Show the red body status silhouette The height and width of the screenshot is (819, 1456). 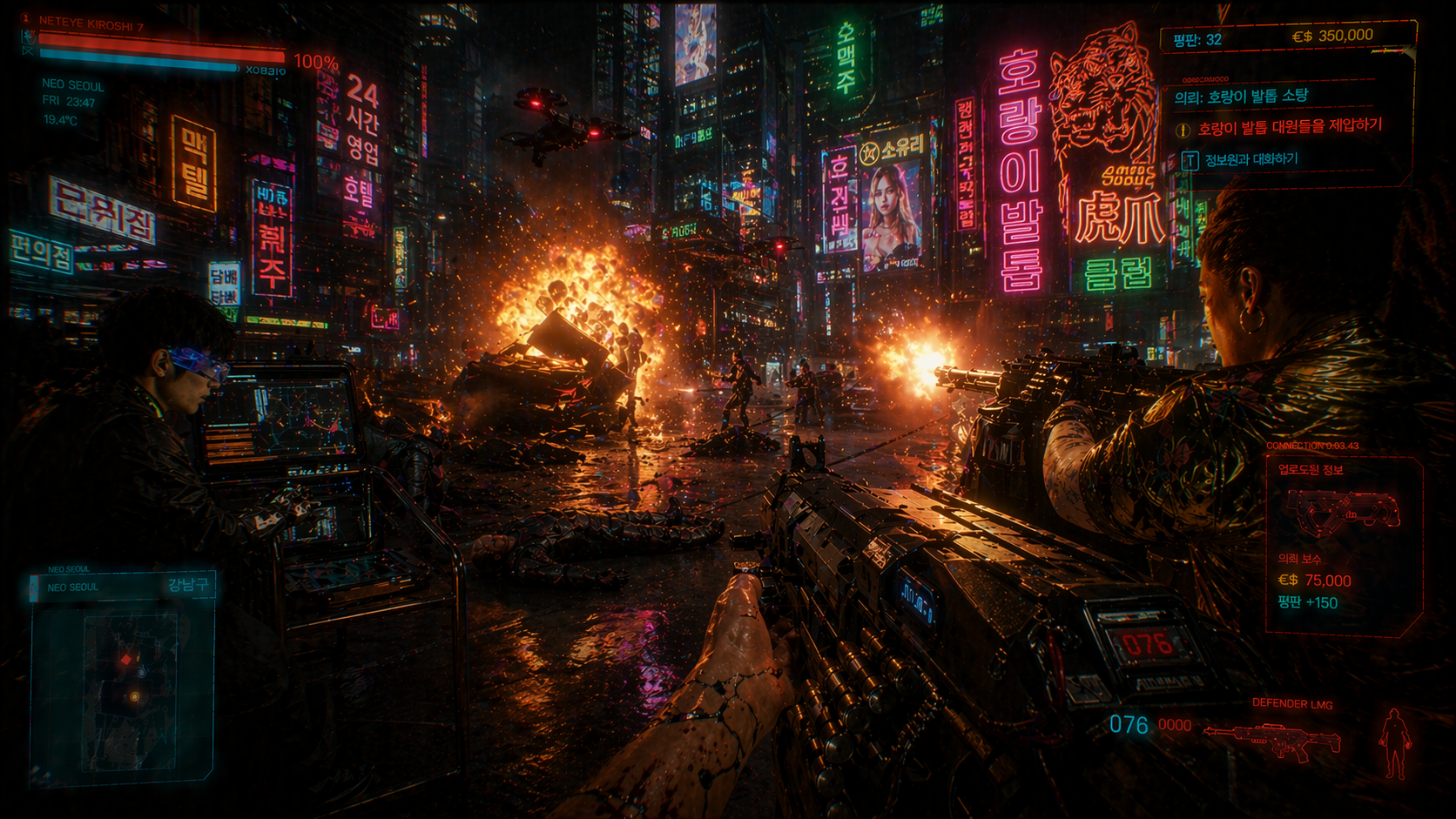1394,742
